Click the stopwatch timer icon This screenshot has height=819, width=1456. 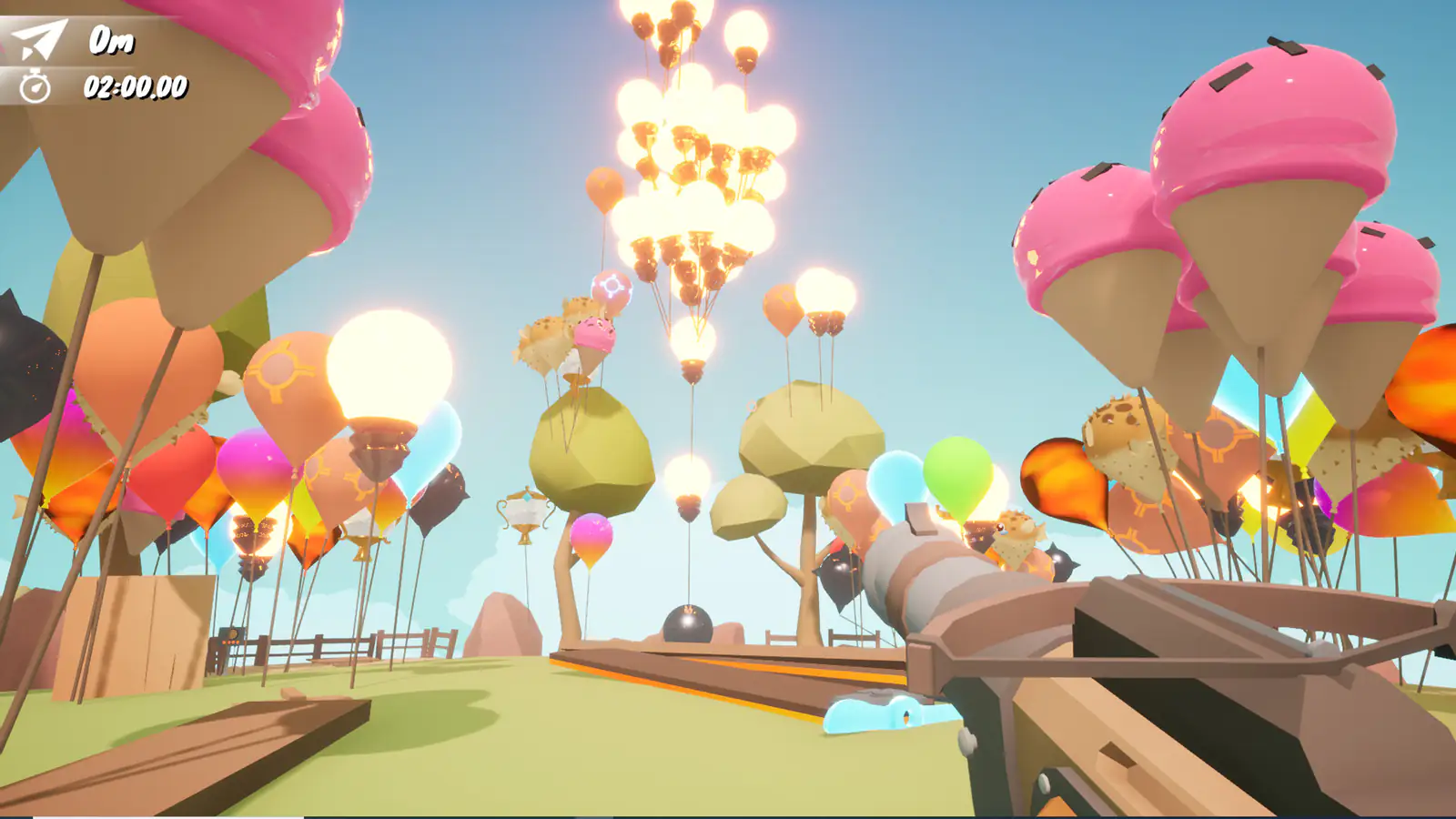[35, 88]
